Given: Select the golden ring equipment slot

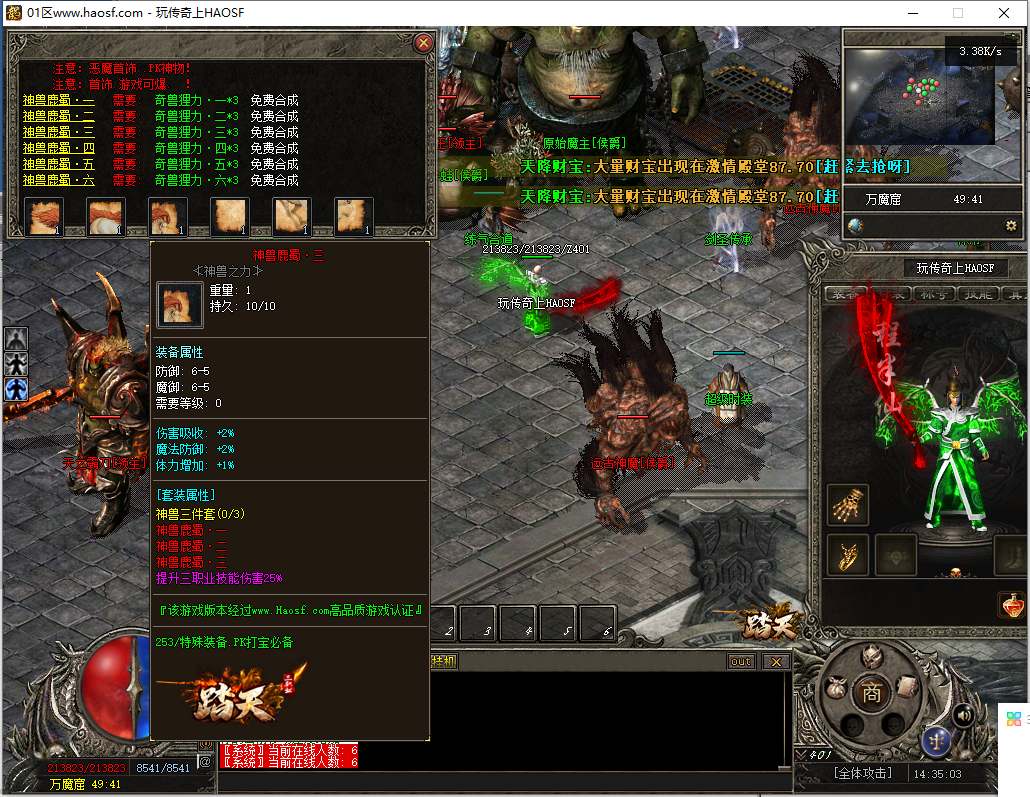Looking at the screenshot, I should tap(848, 555).
